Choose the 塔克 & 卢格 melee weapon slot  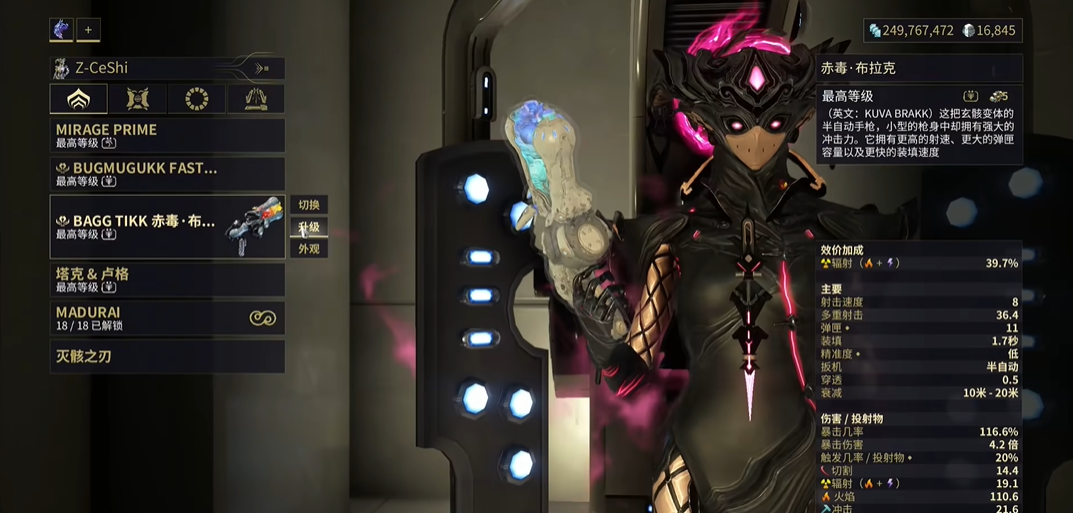coord(167,280)
